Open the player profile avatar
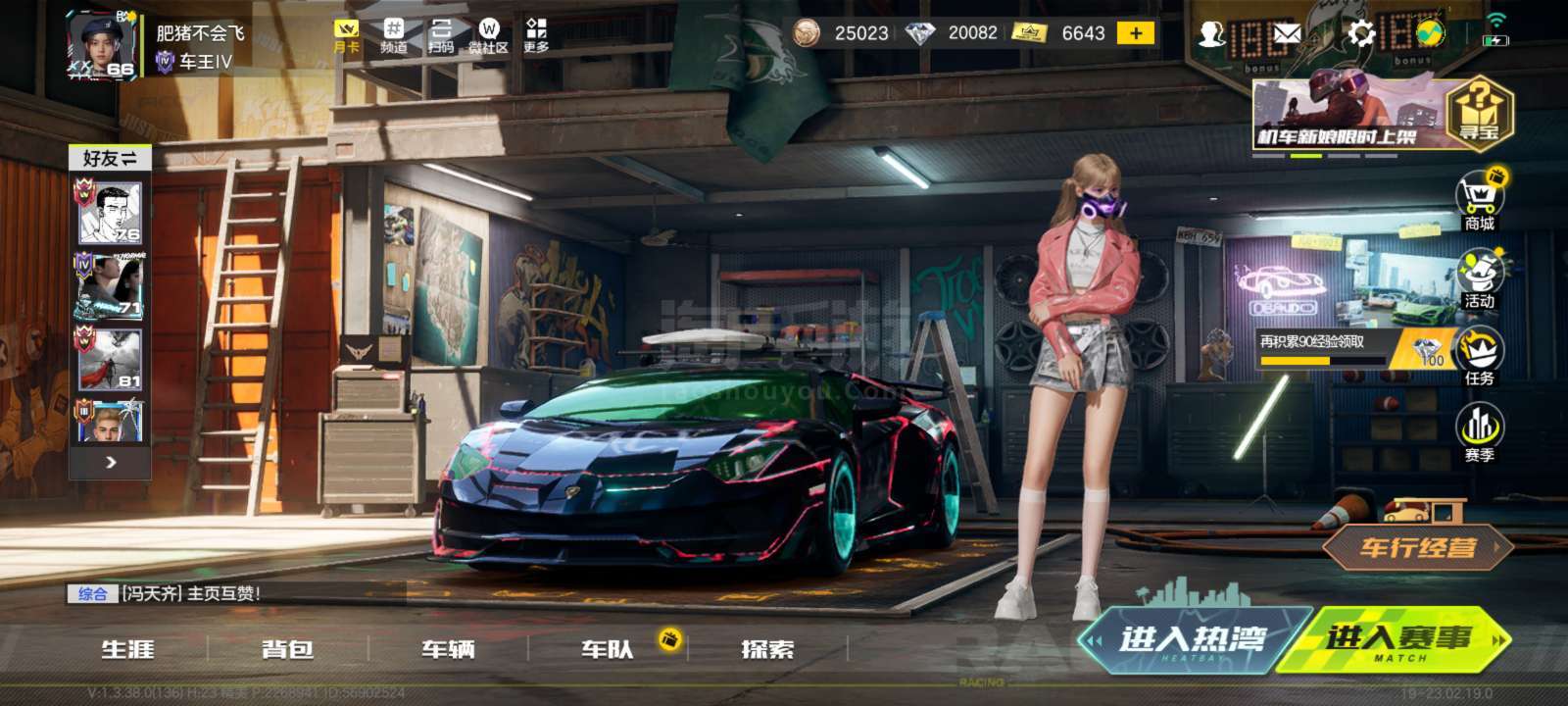Viewport: 1568px width, 706px height. 101,45
